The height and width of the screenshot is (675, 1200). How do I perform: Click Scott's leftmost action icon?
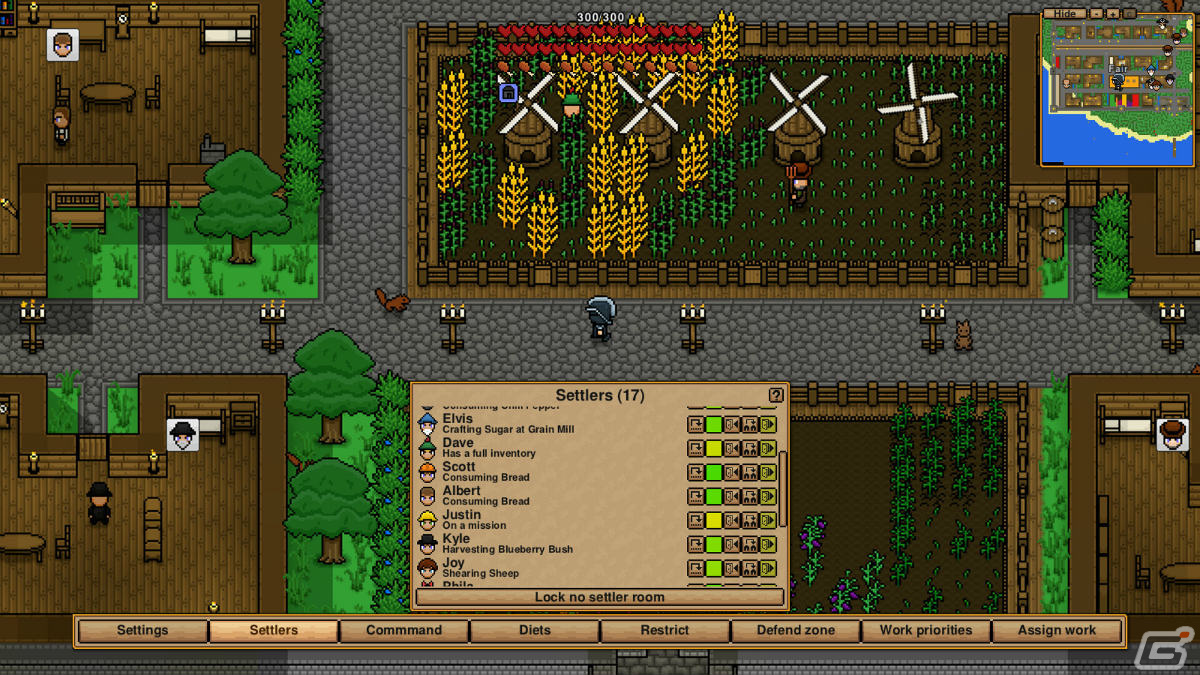(x=695, y=472)
